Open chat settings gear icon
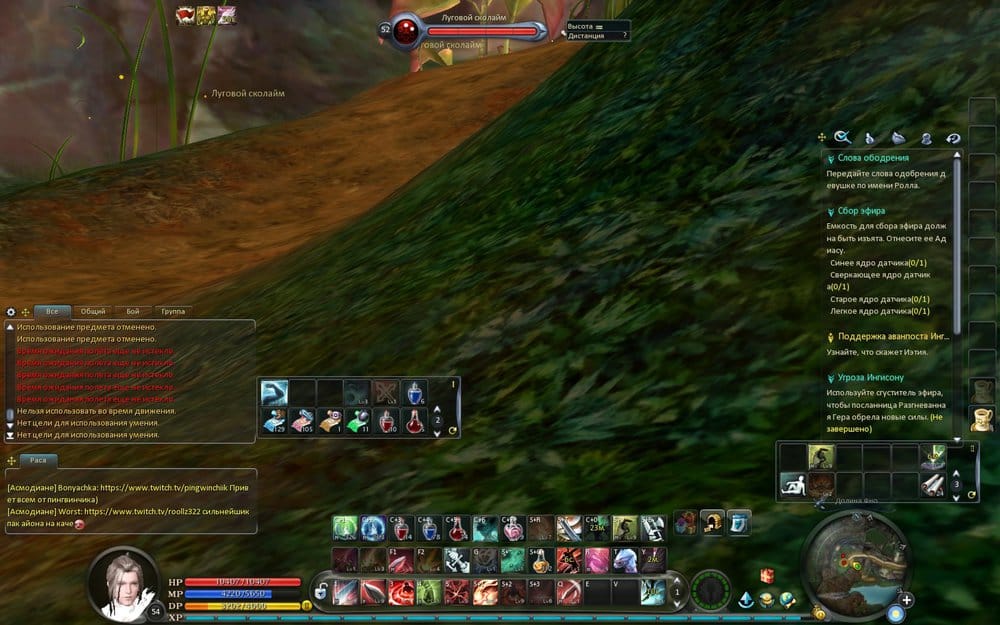 (x=11, y=312)
